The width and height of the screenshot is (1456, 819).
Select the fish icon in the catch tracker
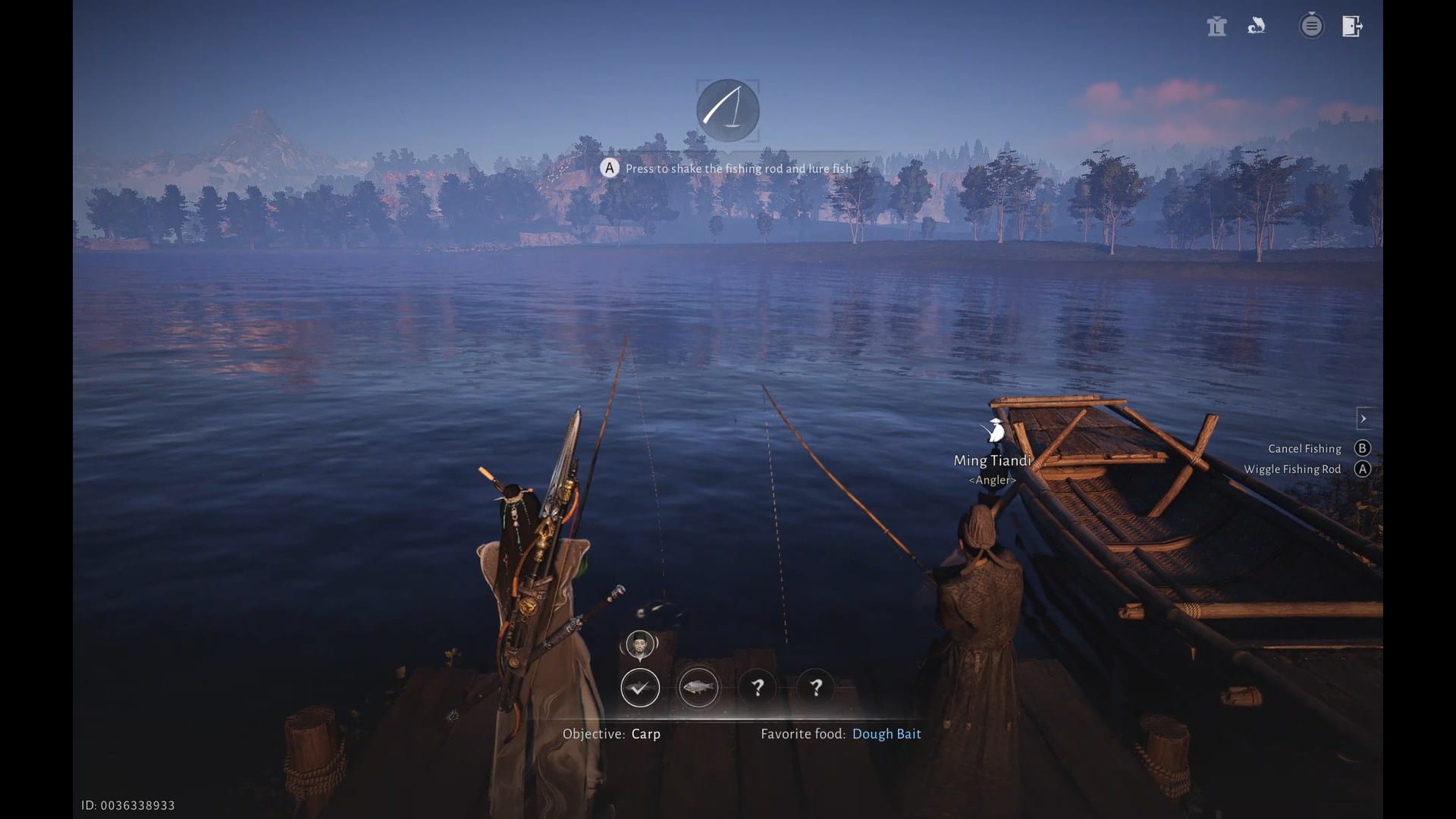click(698, 688)
